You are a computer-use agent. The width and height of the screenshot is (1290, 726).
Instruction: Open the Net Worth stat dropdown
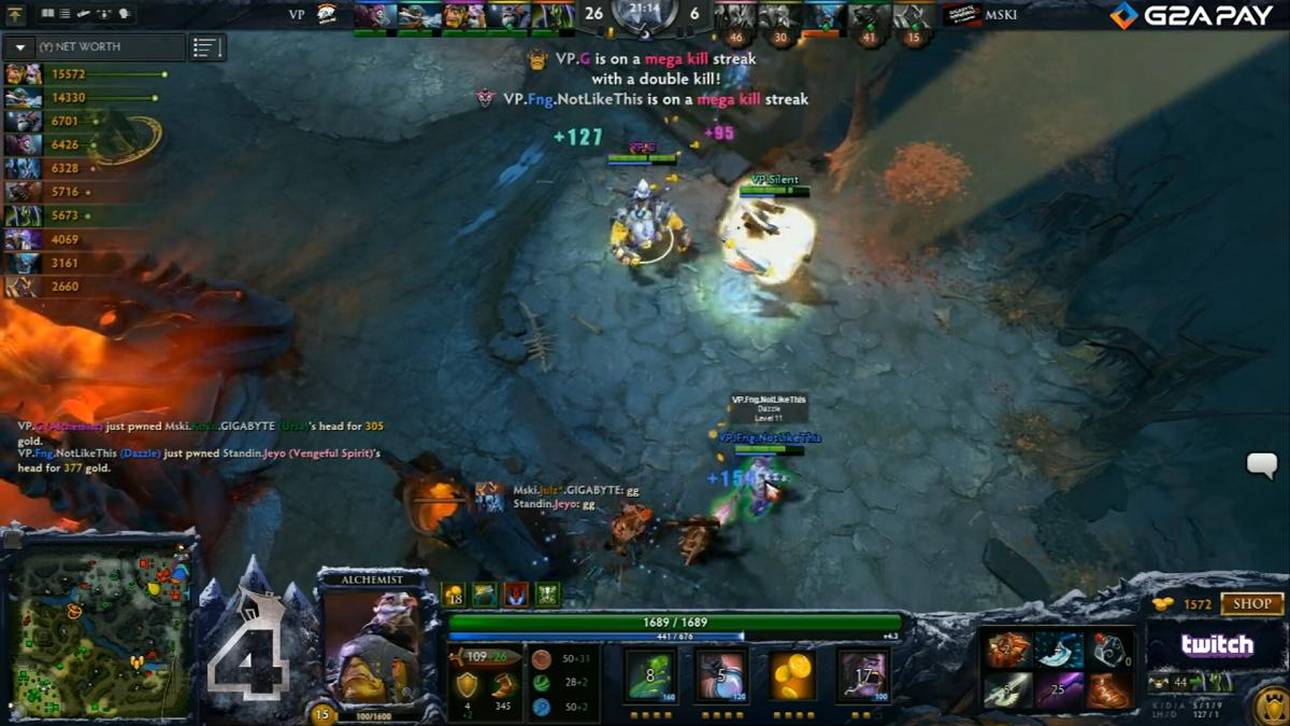tap(20, 47)
